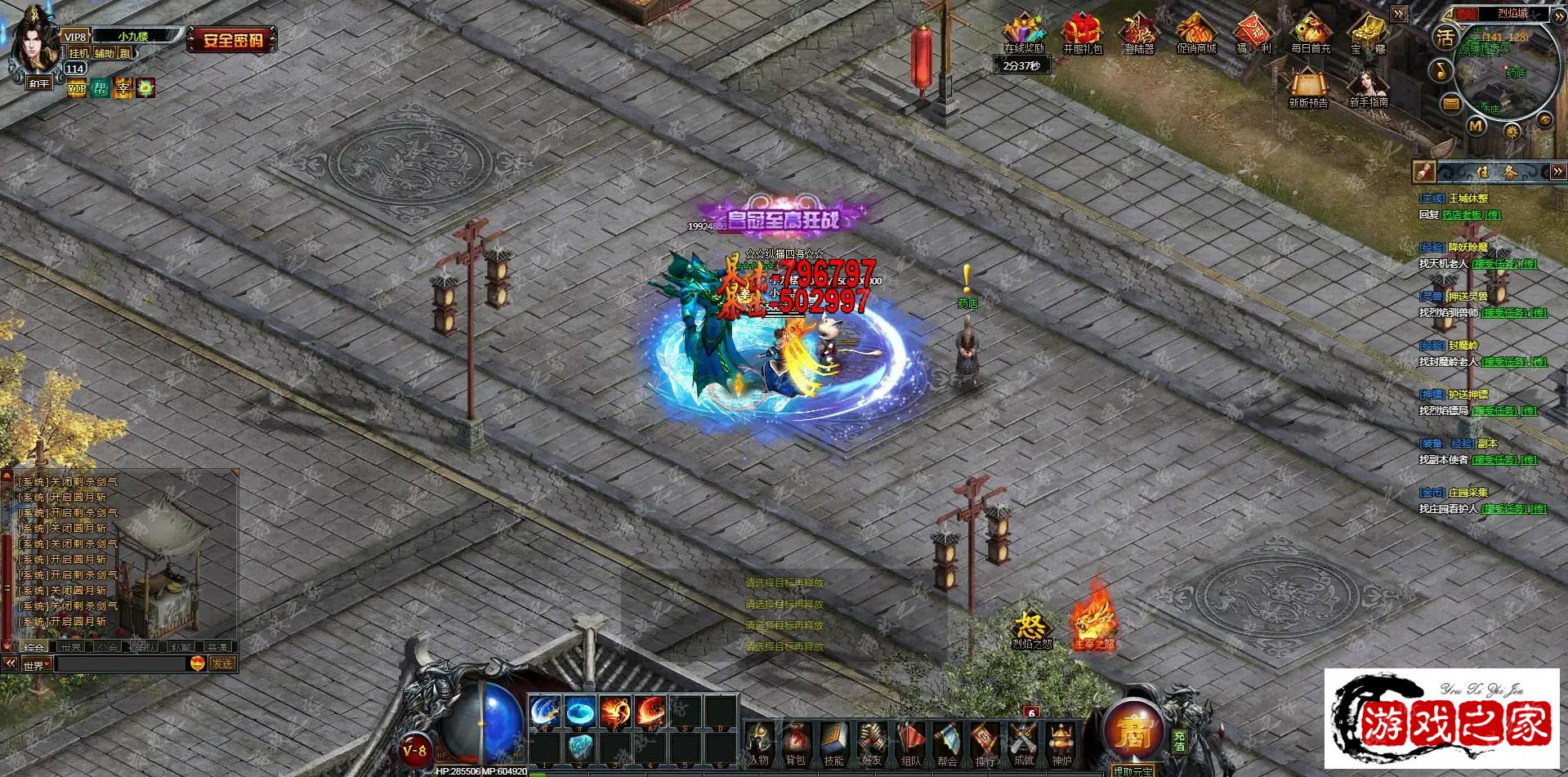Screen dimensions: 1568x777
Task: Send the chat message with 发送
Action: coord(222,664)
